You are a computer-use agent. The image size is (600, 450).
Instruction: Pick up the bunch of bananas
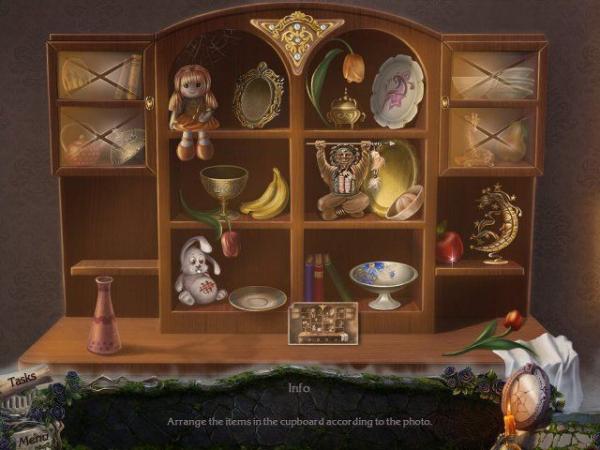(266, 195)
